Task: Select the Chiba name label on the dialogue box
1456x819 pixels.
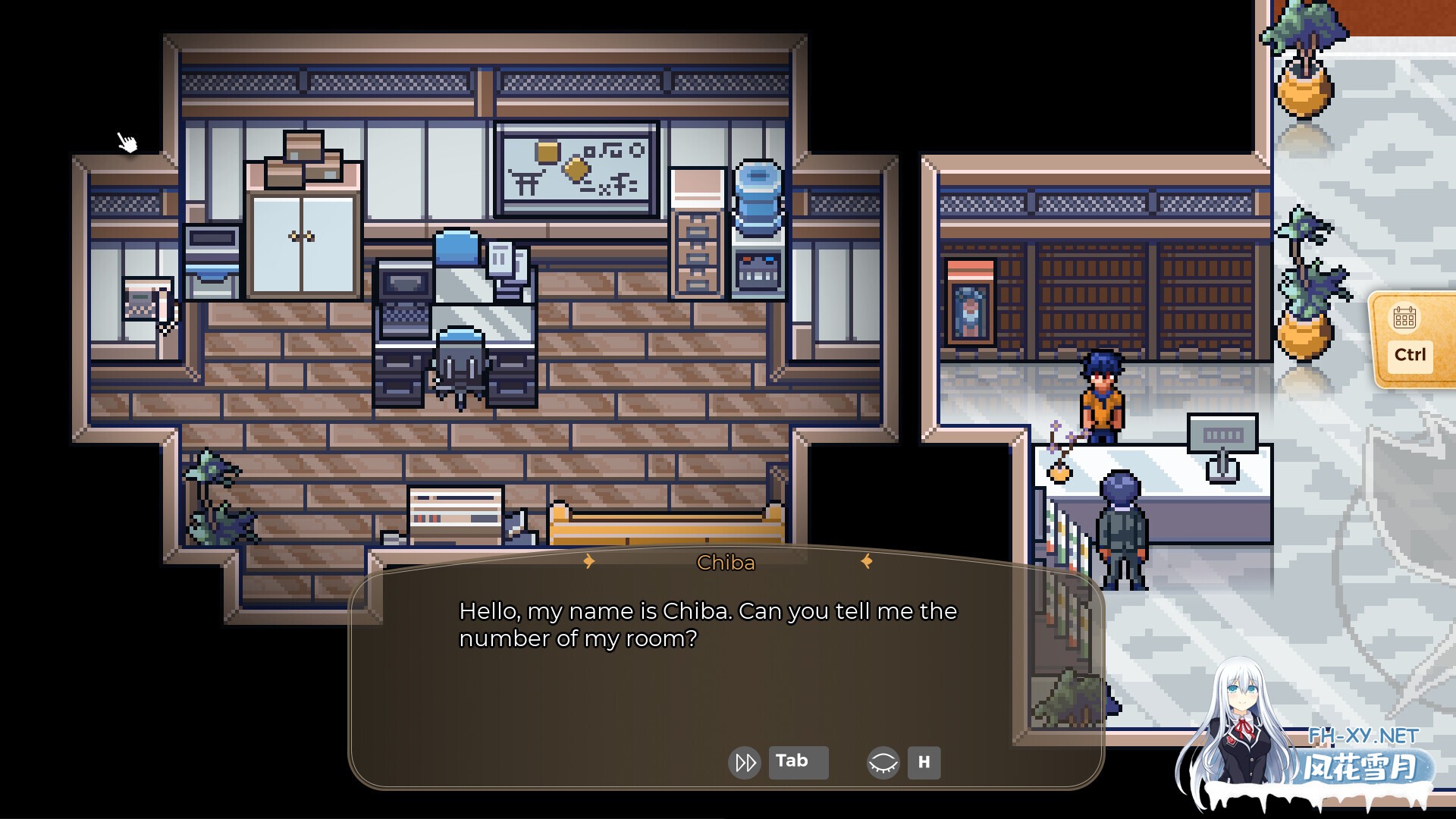Action: click(726, 563)
